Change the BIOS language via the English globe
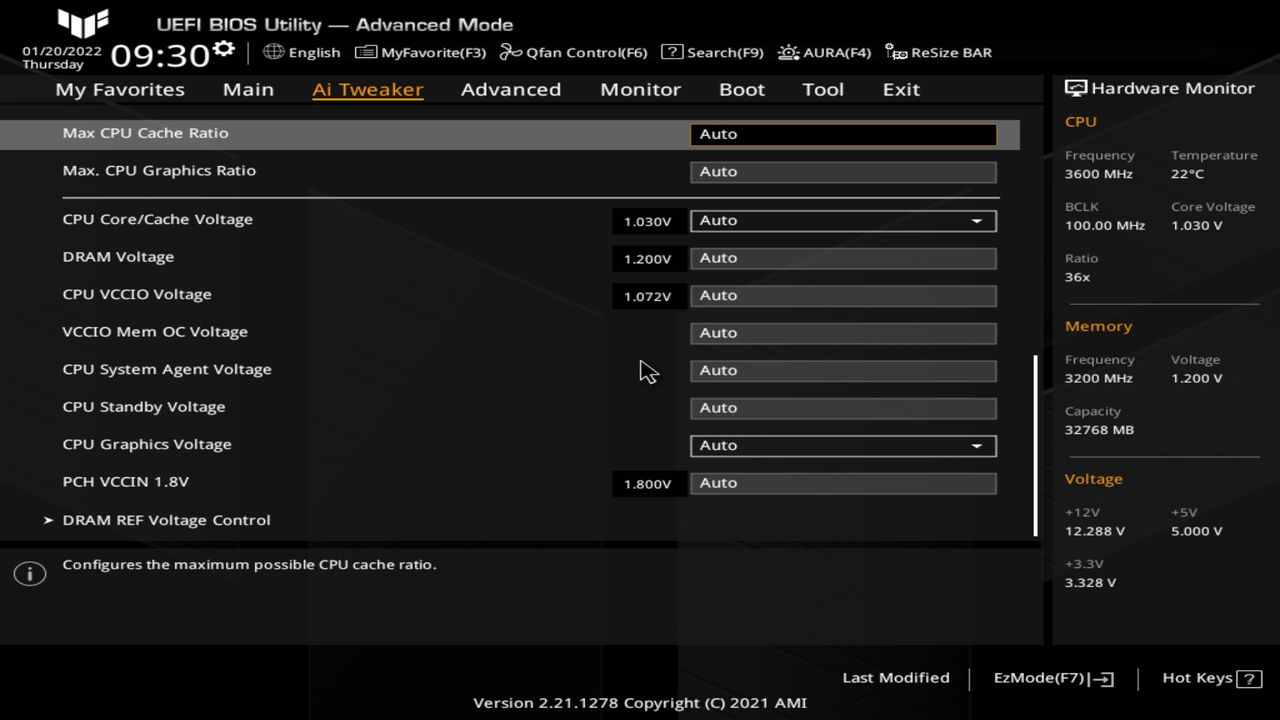Screen dimensions: 1280x720 (x=302, y=52)
